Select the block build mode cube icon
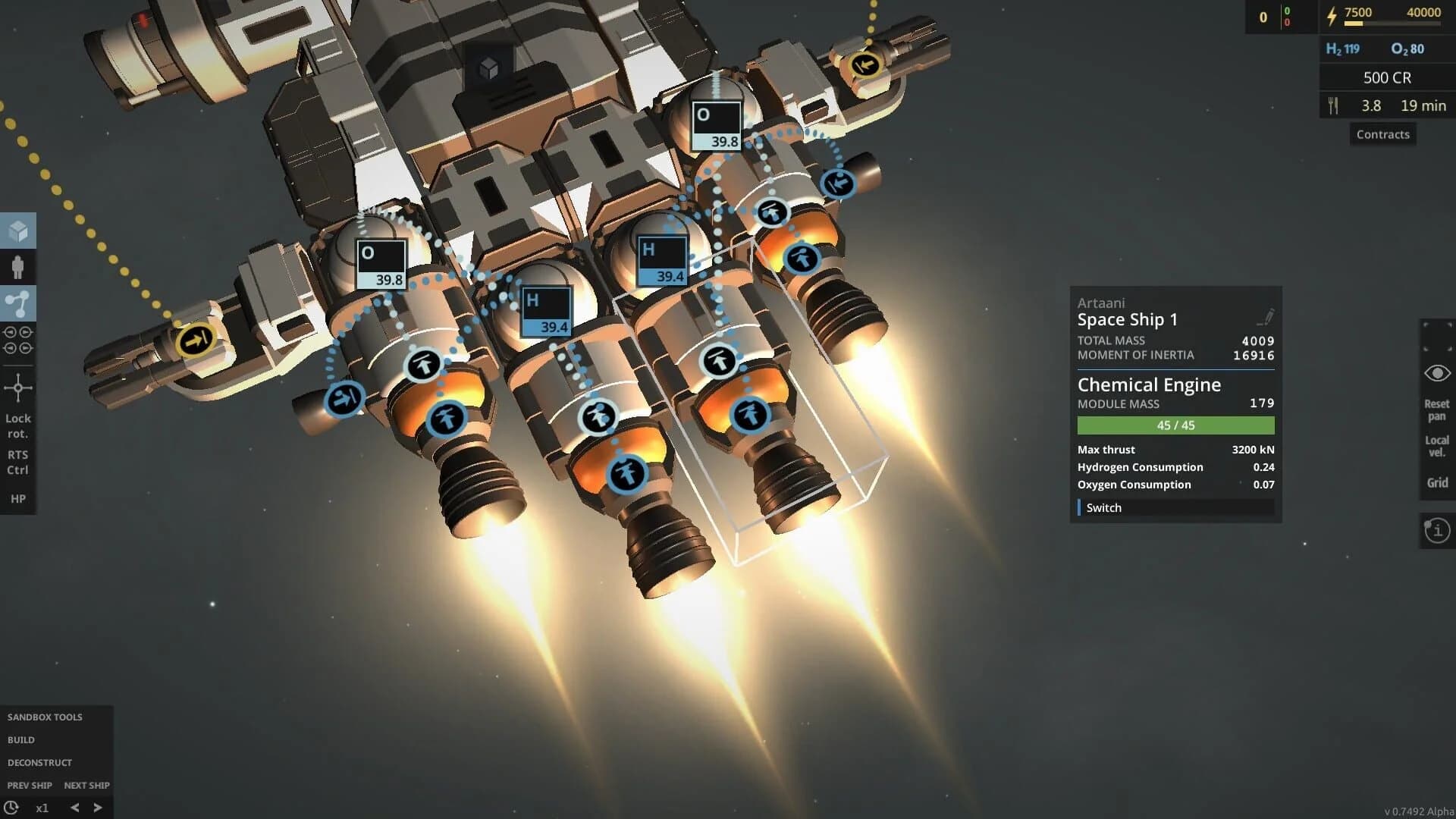The height and width of the screenshot is (819, 1456). point(19,232)
